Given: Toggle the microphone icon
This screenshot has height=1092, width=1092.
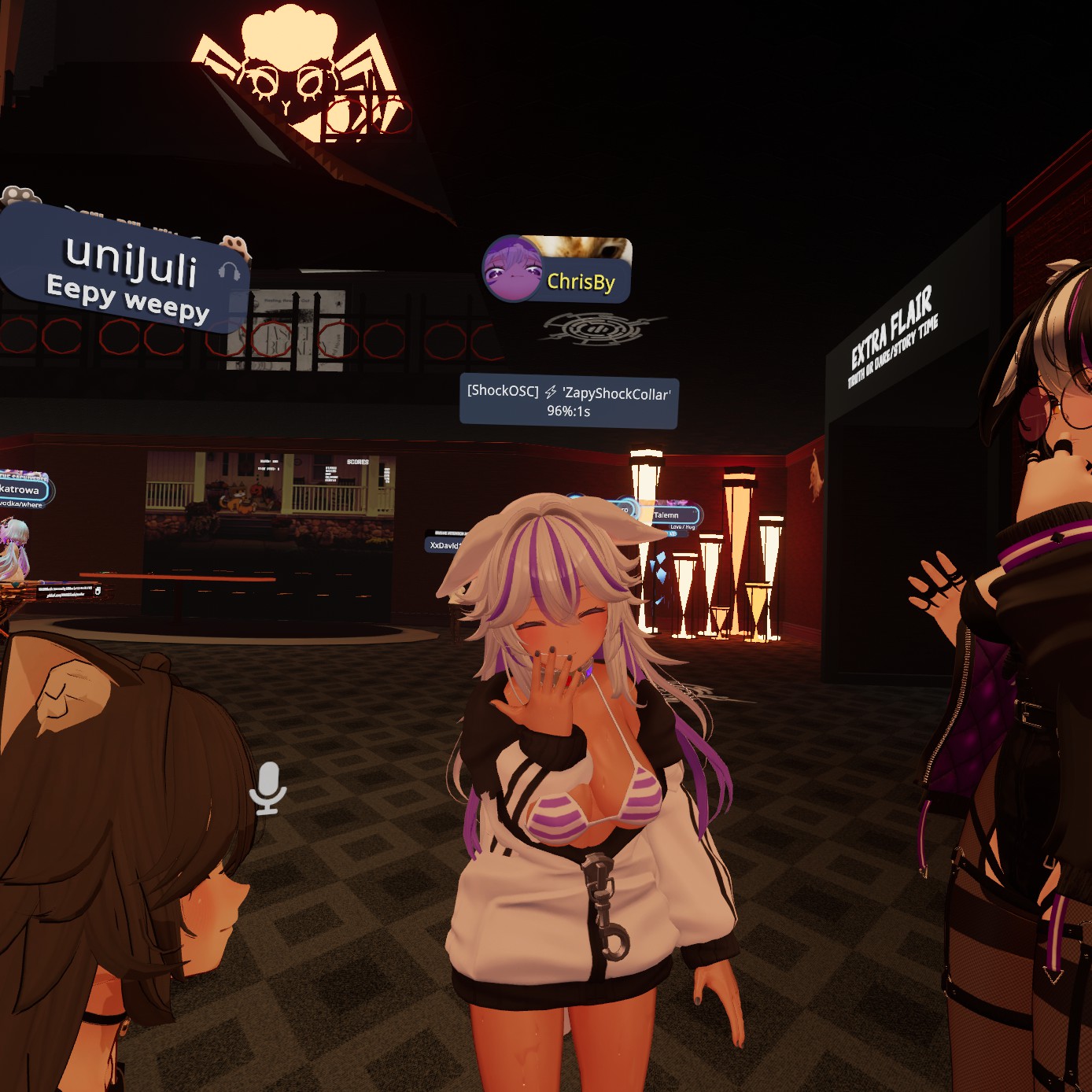Looking at the screenshot, I should pos(267,788).
